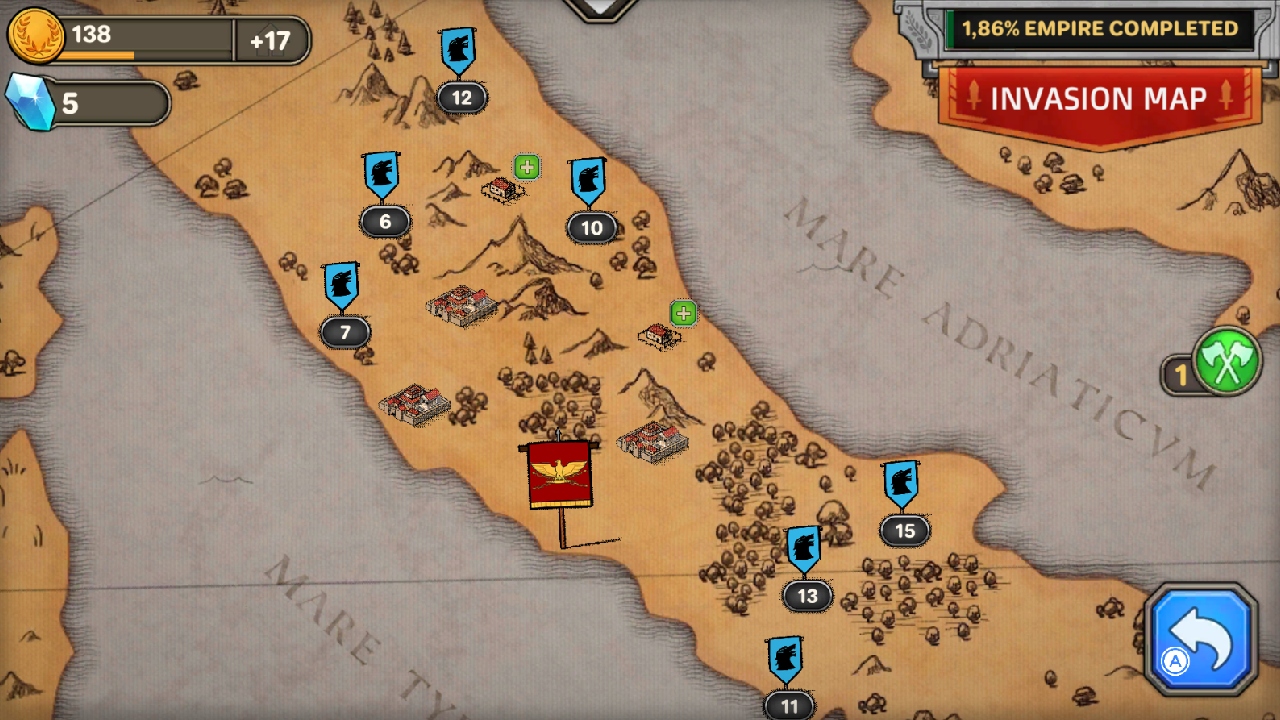Click the village east of the legion flag

(x=651, y=440)
